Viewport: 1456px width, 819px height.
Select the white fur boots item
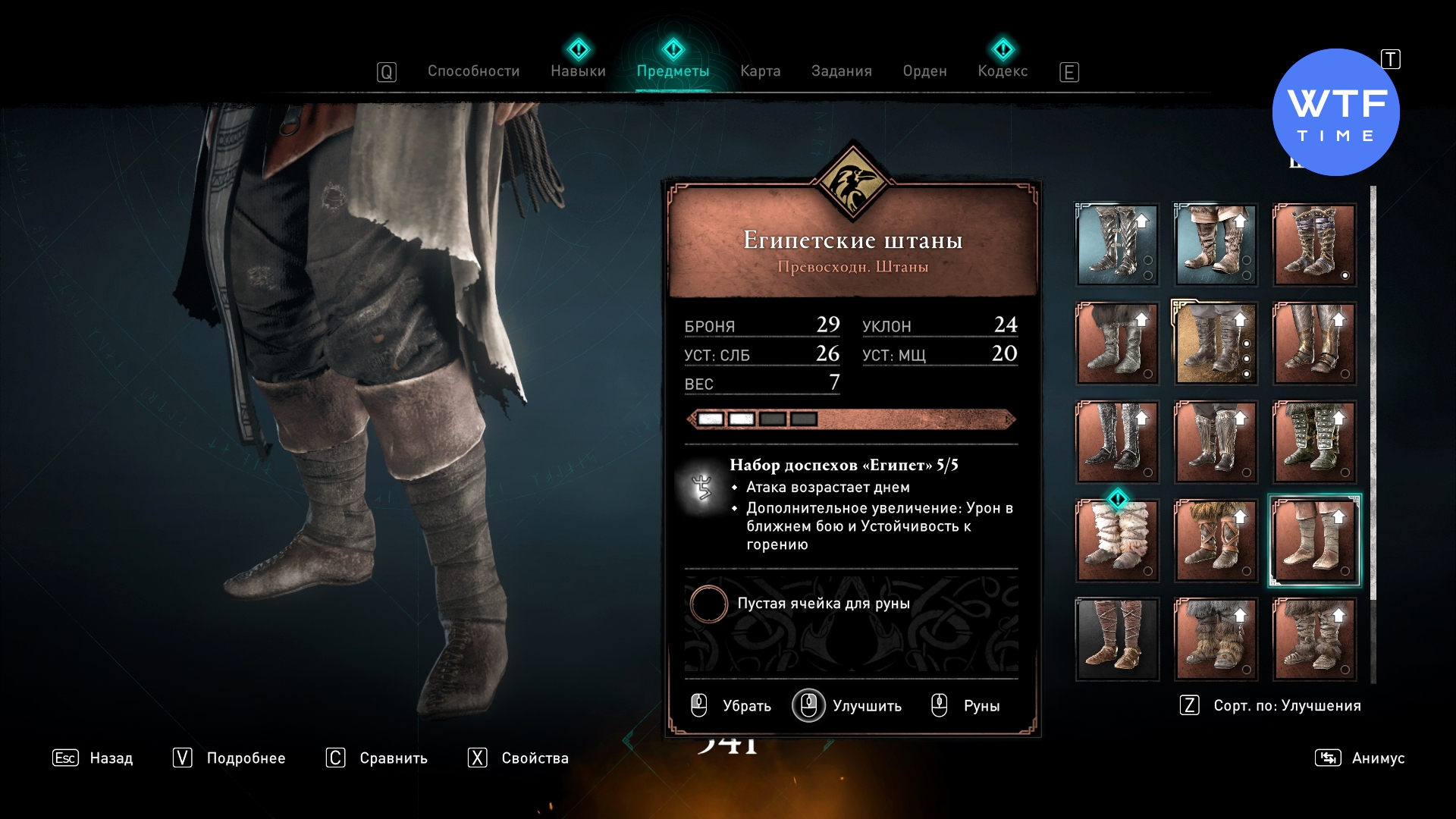[x=1117, y=541]
